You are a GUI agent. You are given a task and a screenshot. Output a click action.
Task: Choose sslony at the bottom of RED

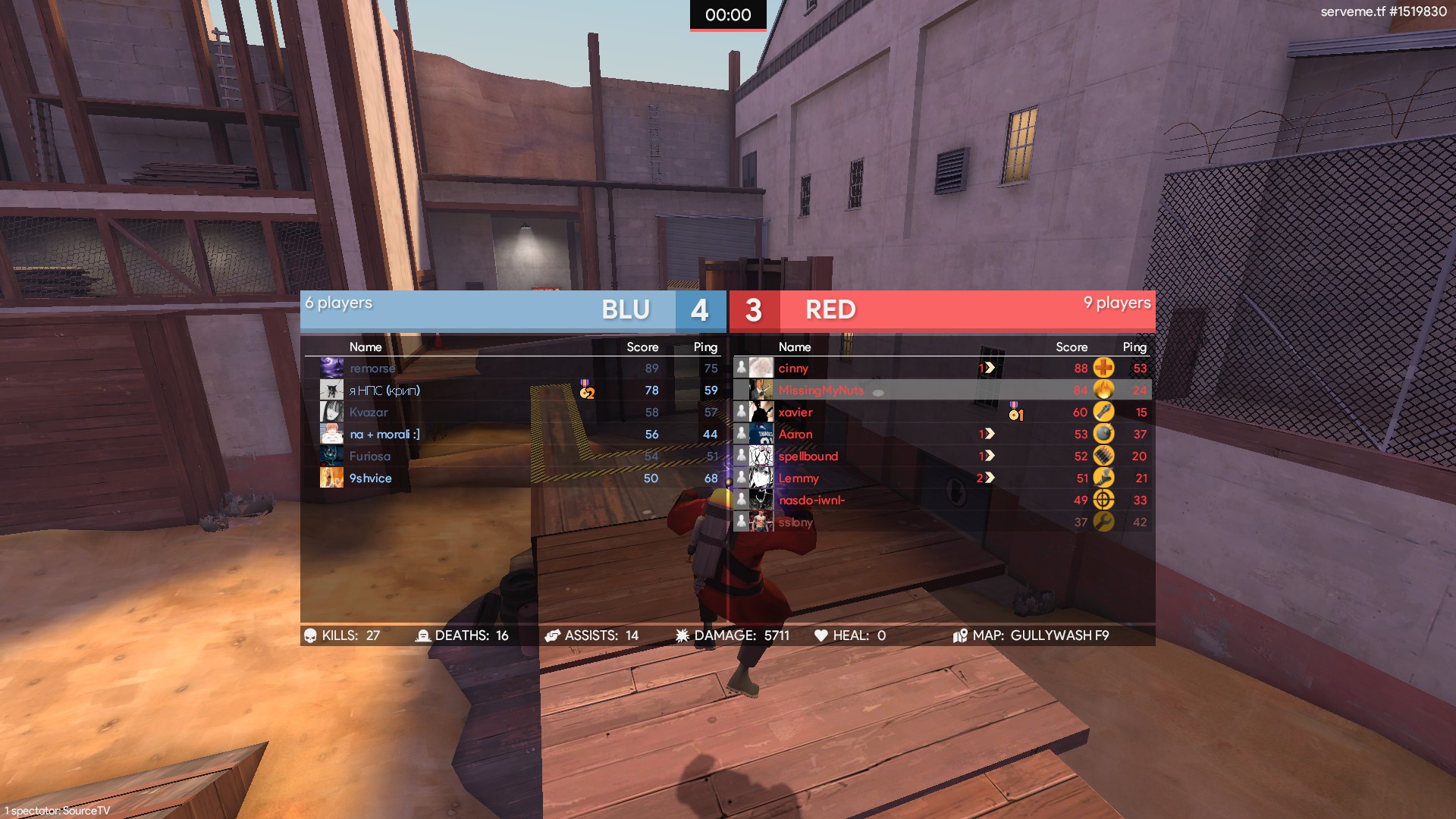pyautogui.click(x=795, y=522)
